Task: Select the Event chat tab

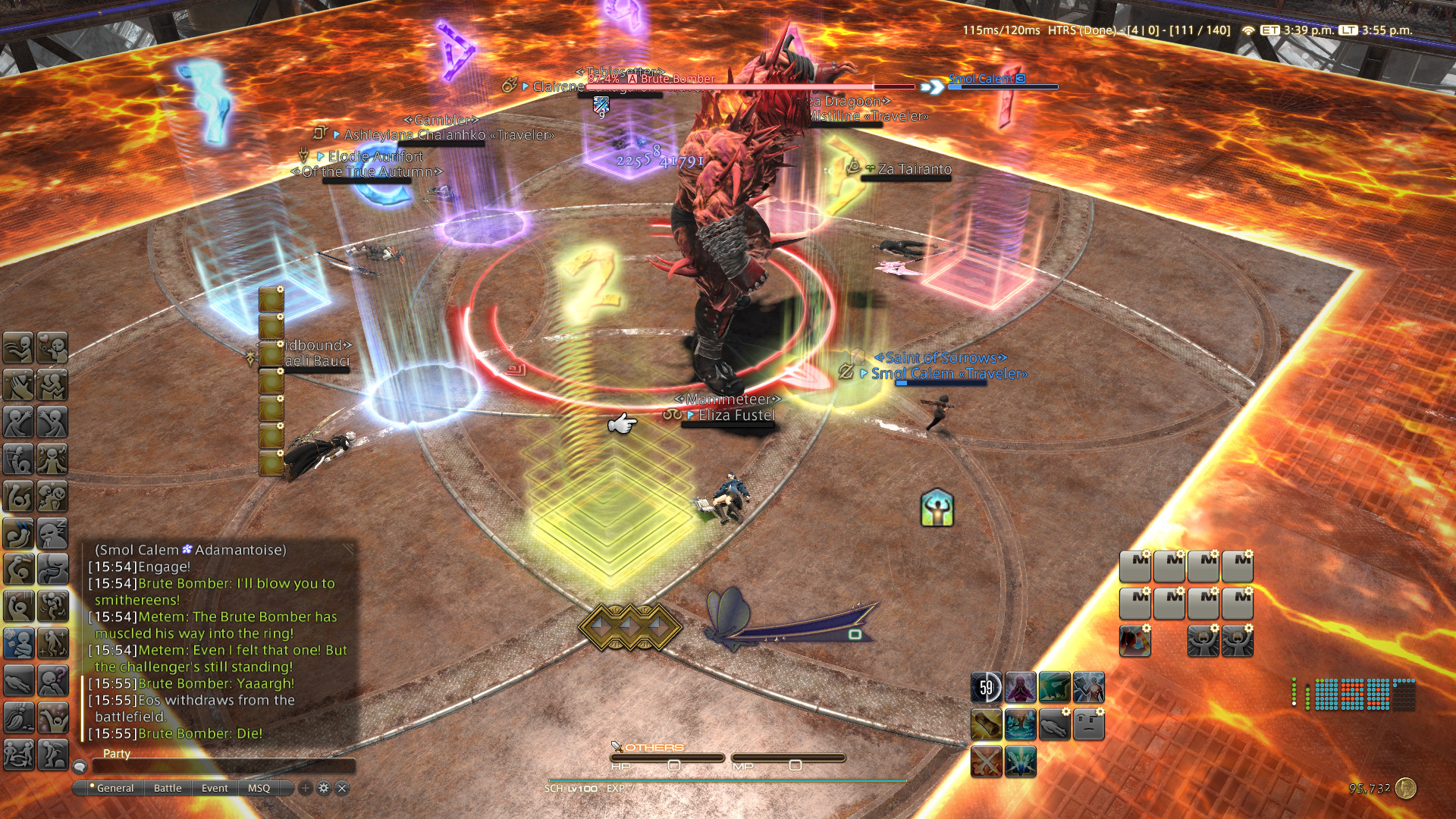Action: click(215, 788)
